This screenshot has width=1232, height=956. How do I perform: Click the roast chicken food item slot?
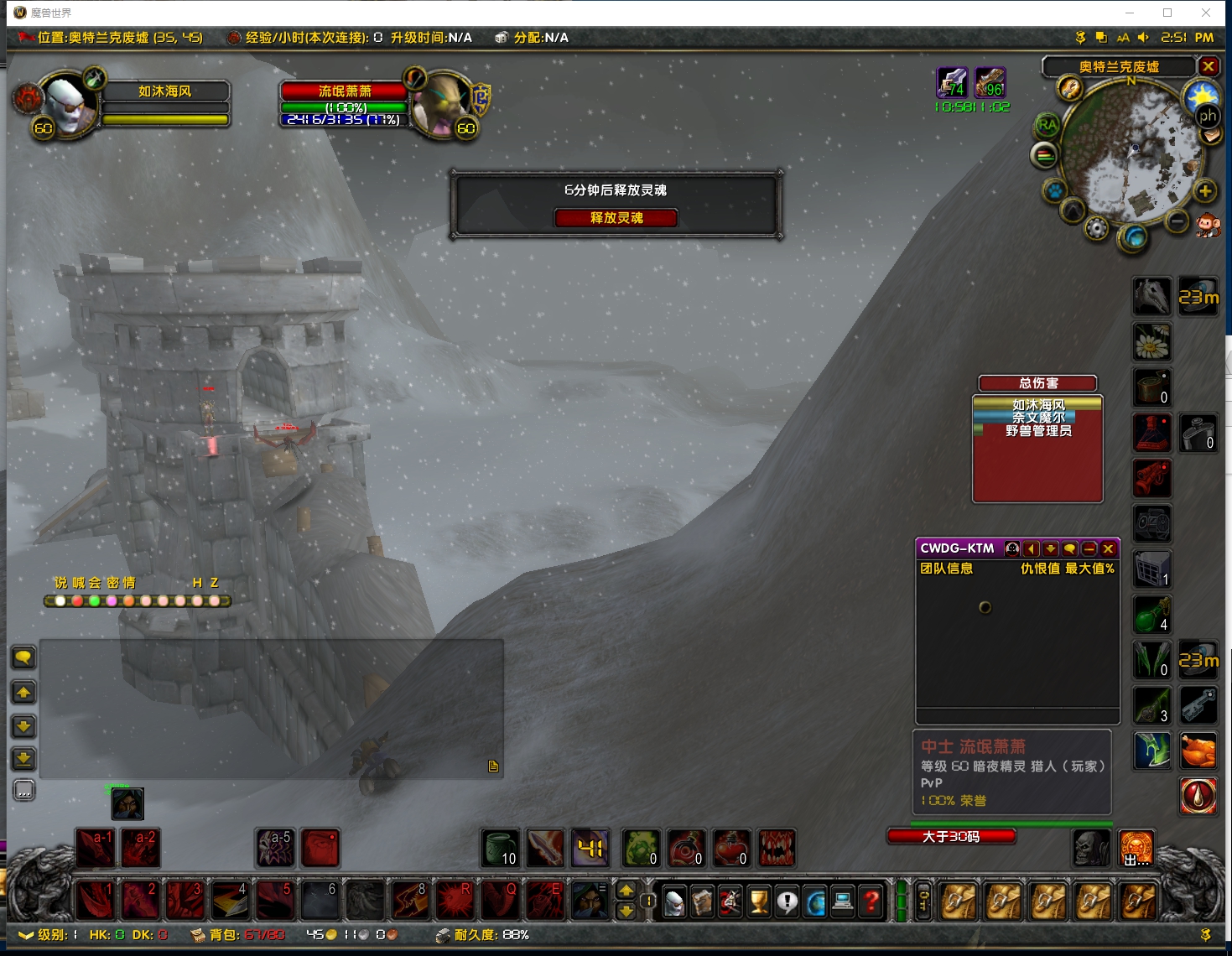[x=1198, y=751]
